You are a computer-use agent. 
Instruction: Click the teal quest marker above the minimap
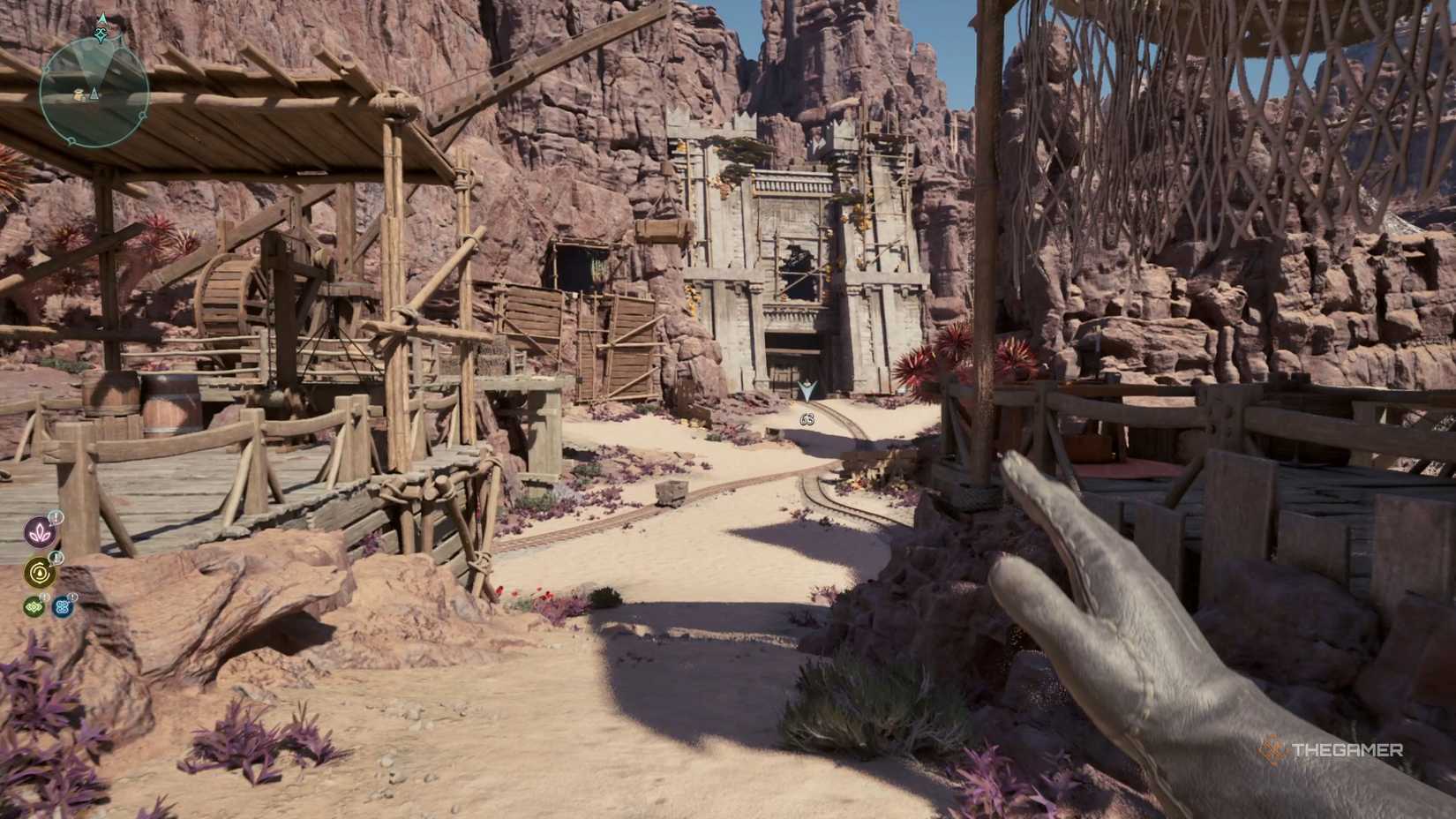[101, 34]
